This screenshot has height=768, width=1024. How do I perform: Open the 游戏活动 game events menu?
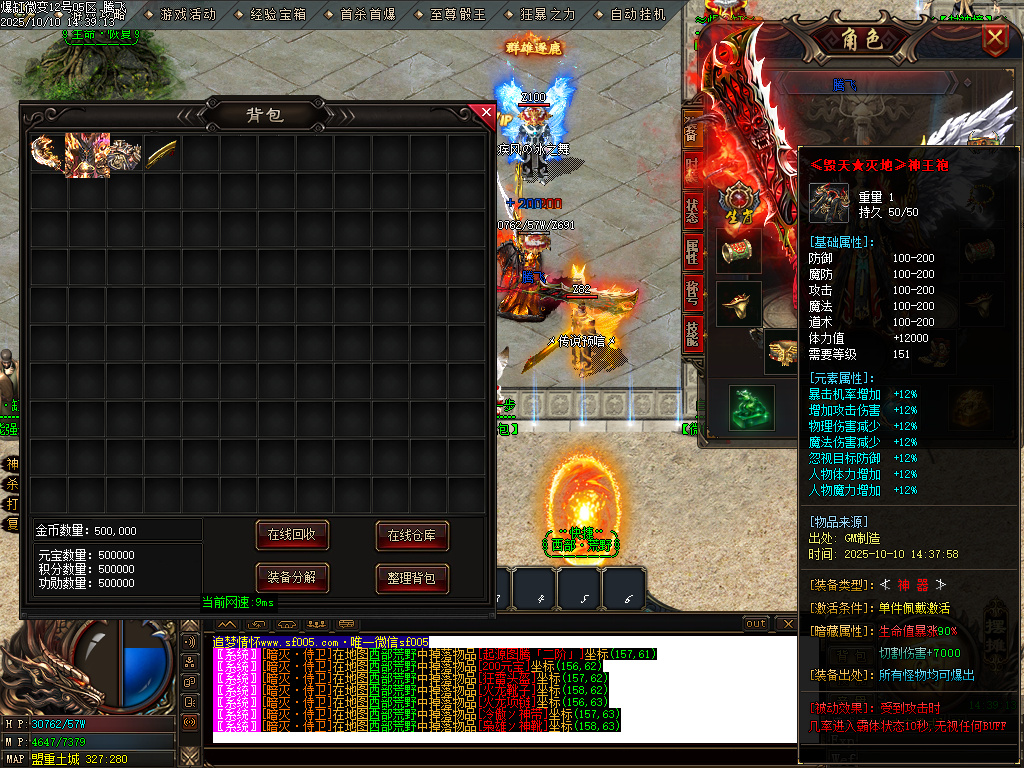(187, 15)
